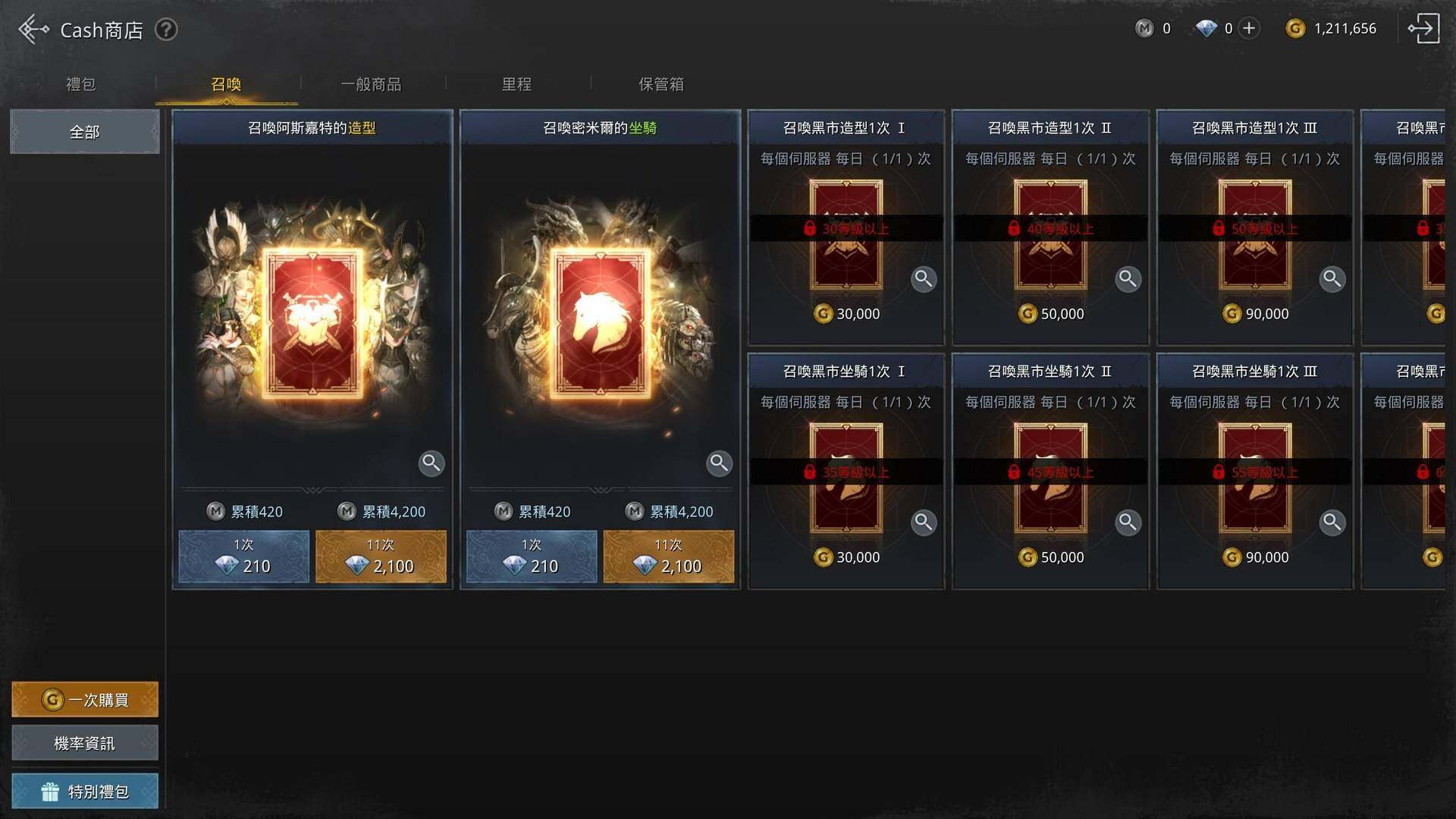Switch to the 禮包 tab
This screenshot has width=1456, height=819.
81,84
